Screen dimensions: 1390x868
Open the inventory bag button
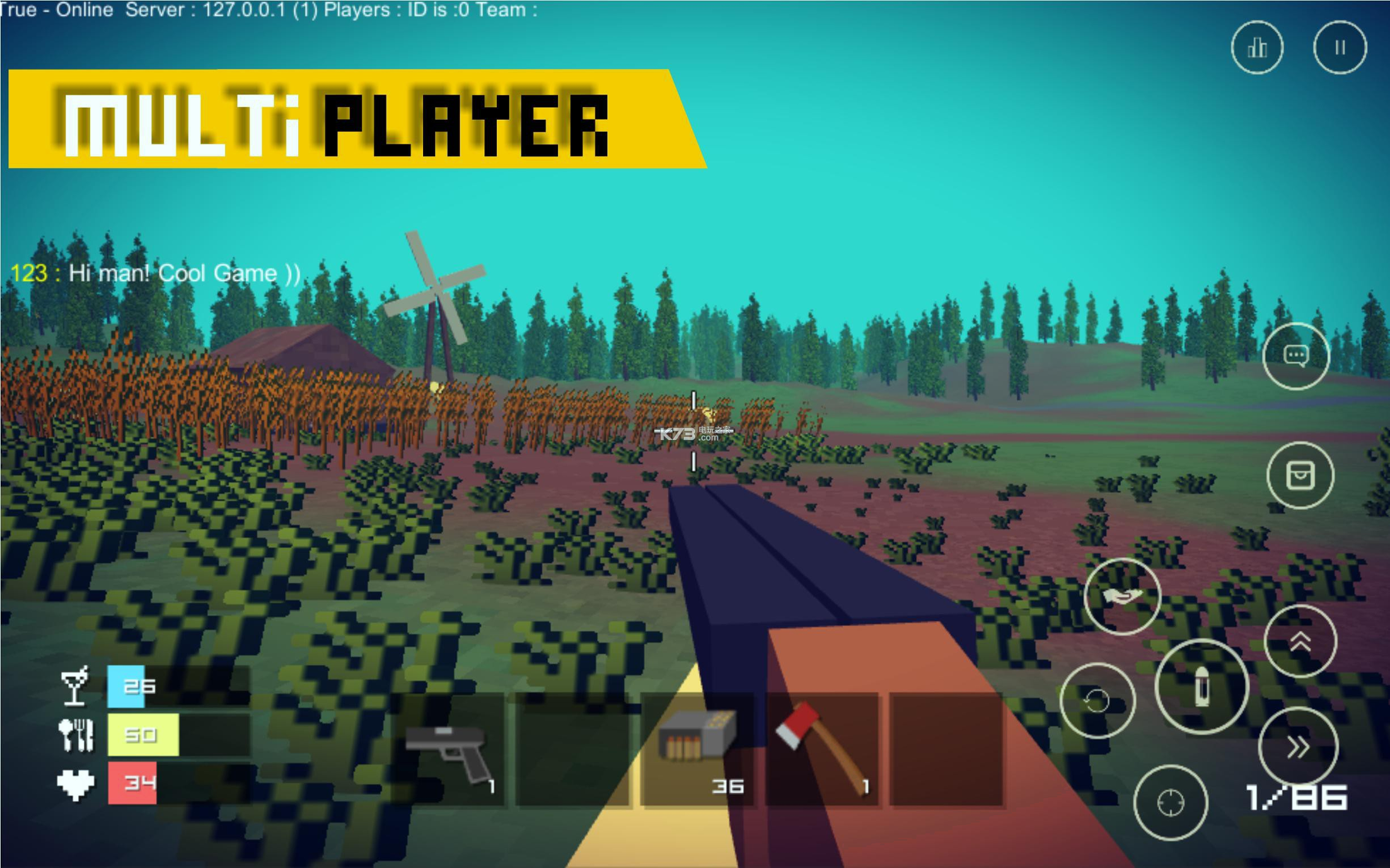coord(1300,475)
